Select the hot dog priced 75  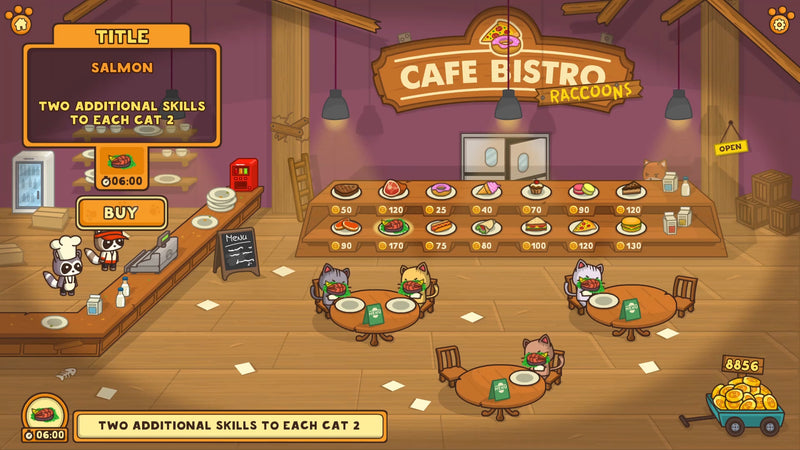(x=440, y=227)
